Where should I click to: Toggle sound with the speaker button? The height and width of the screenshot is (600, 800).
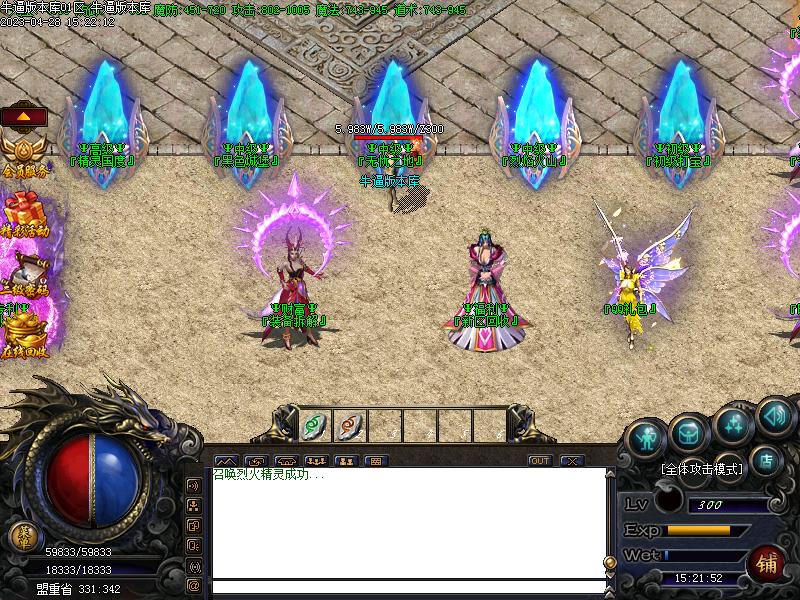click(x=773, y=414)
